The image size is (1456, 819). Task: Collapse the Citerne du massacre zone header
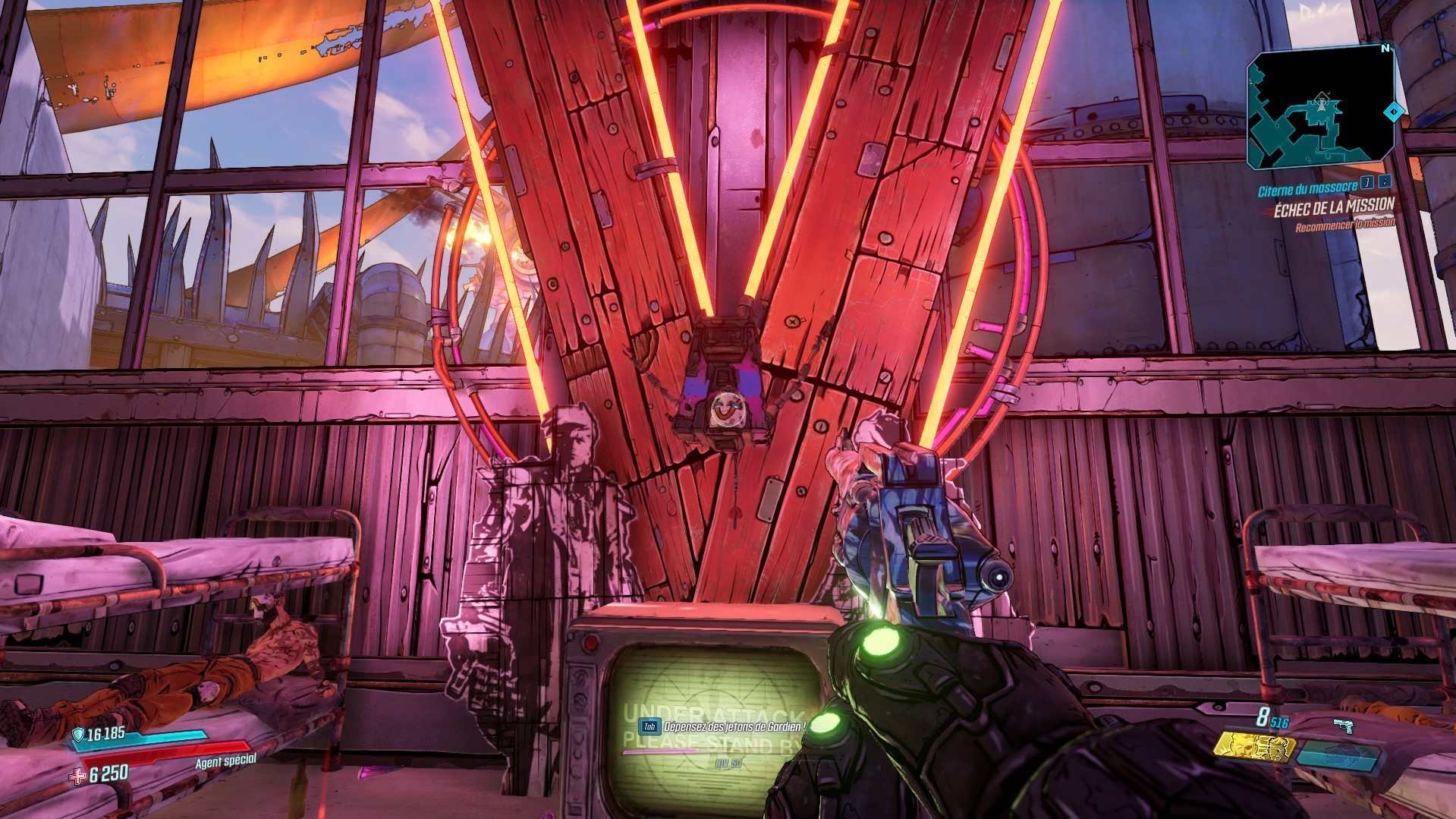1309,187
